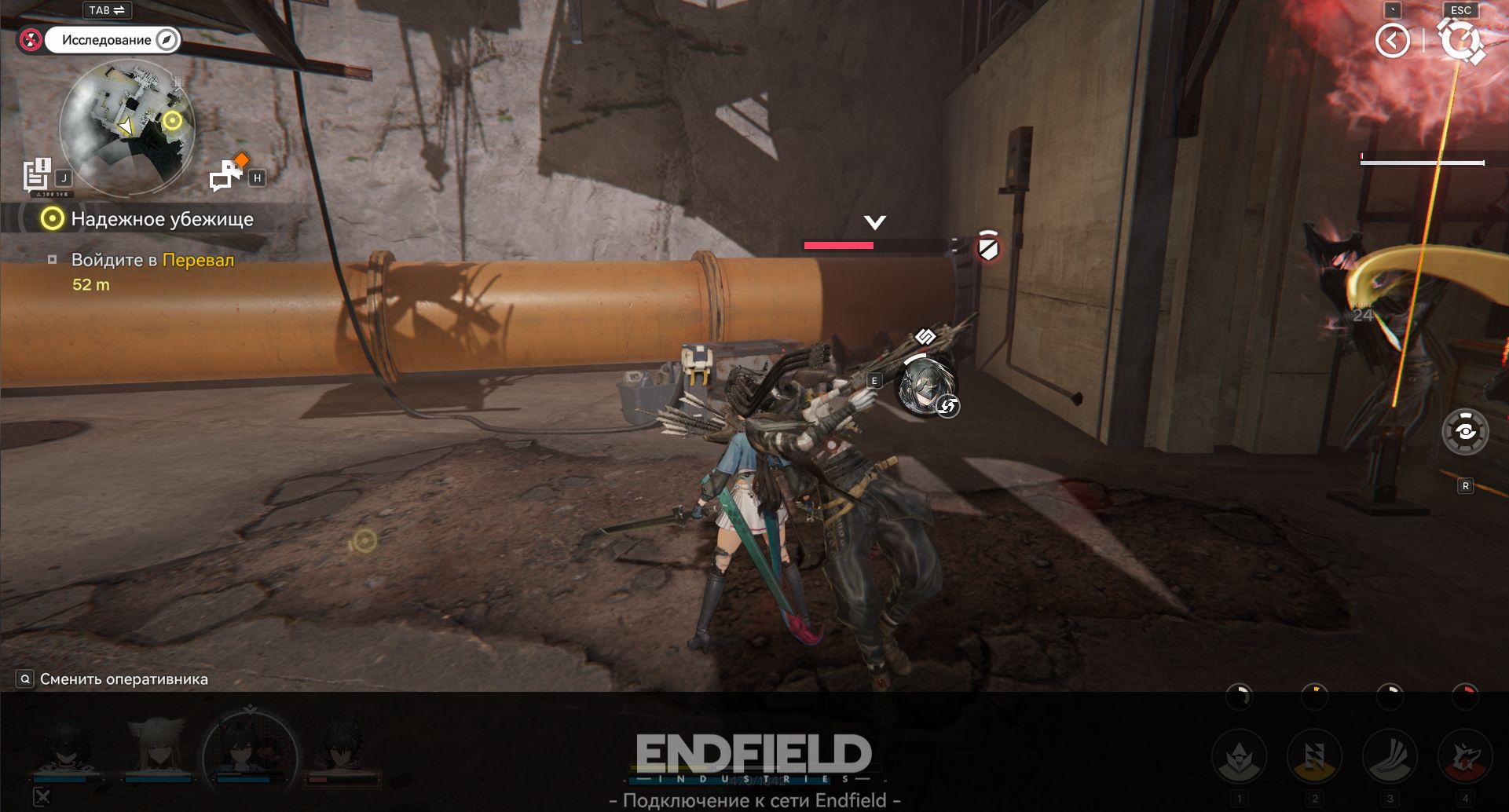The width and height of the screenshot is (1509, 812).
Task: Open the main menu gear-ring icon
Action: (x=1460, y=41)
